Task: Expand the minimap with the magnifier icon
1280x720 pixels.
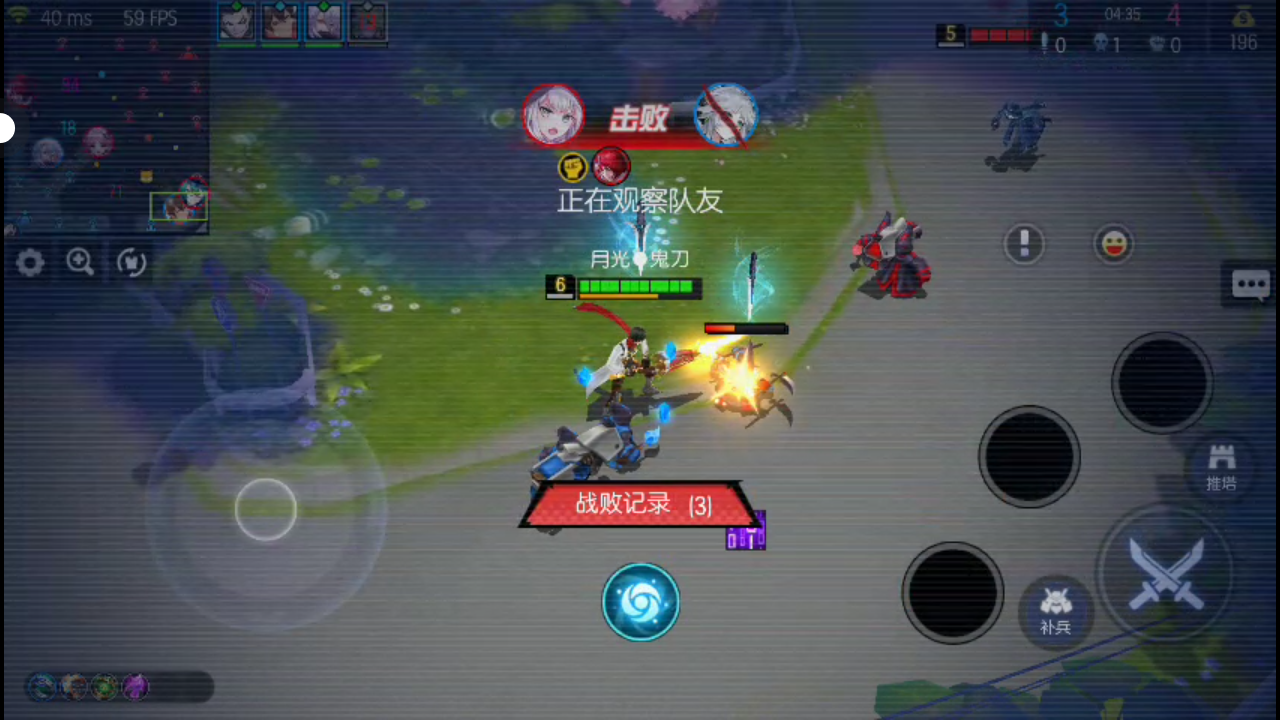Action: pos(80,262)
